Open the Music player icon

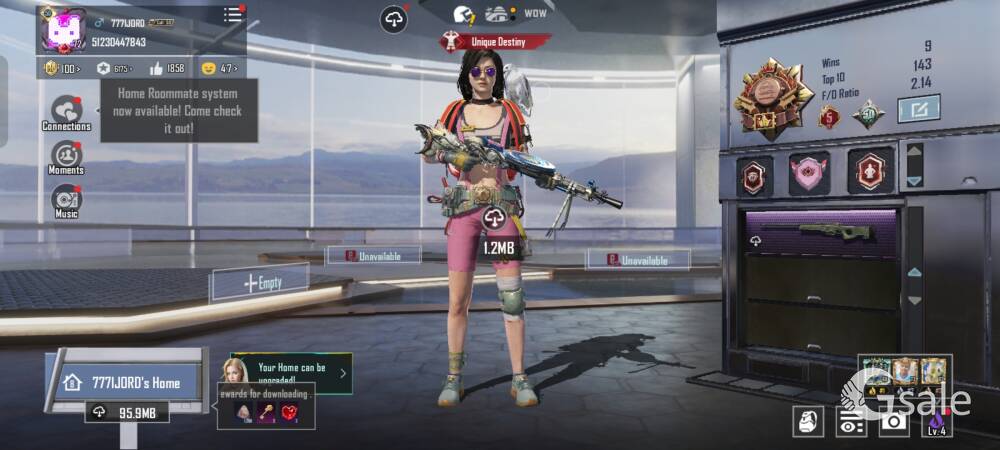tap(66, 199)
